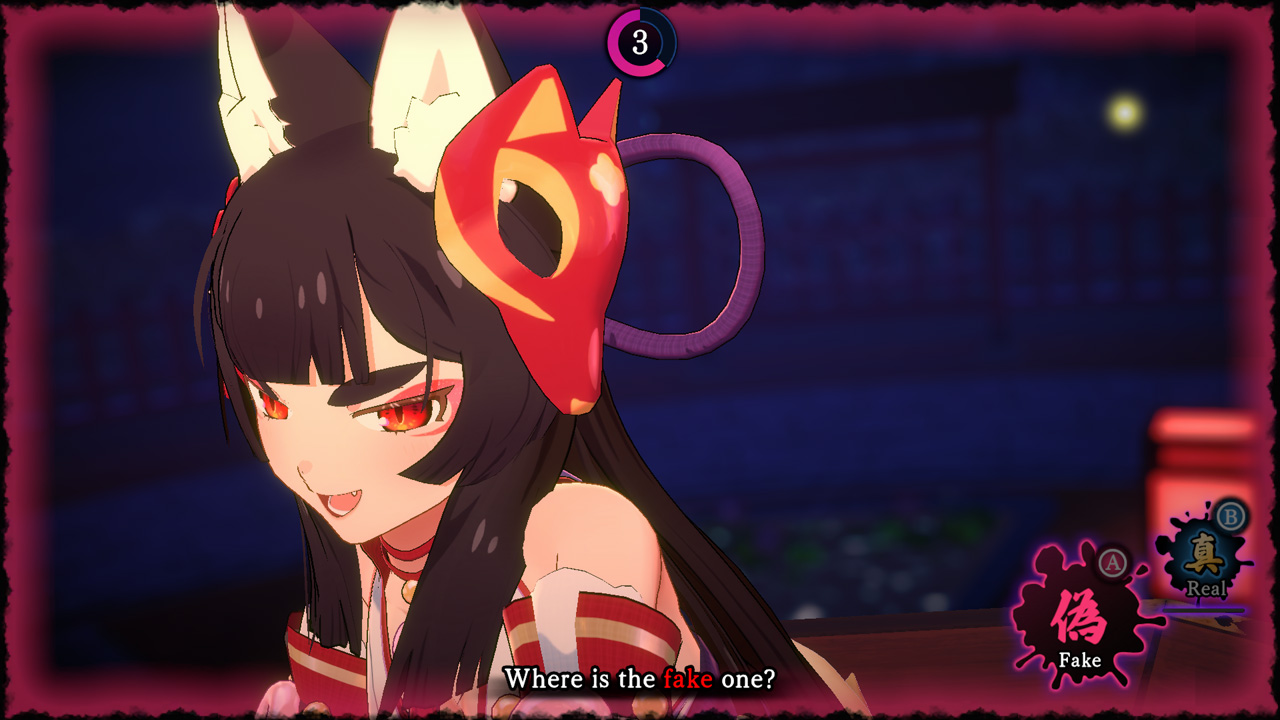Click the glowing stand under the Real sign

[1202, 608]
